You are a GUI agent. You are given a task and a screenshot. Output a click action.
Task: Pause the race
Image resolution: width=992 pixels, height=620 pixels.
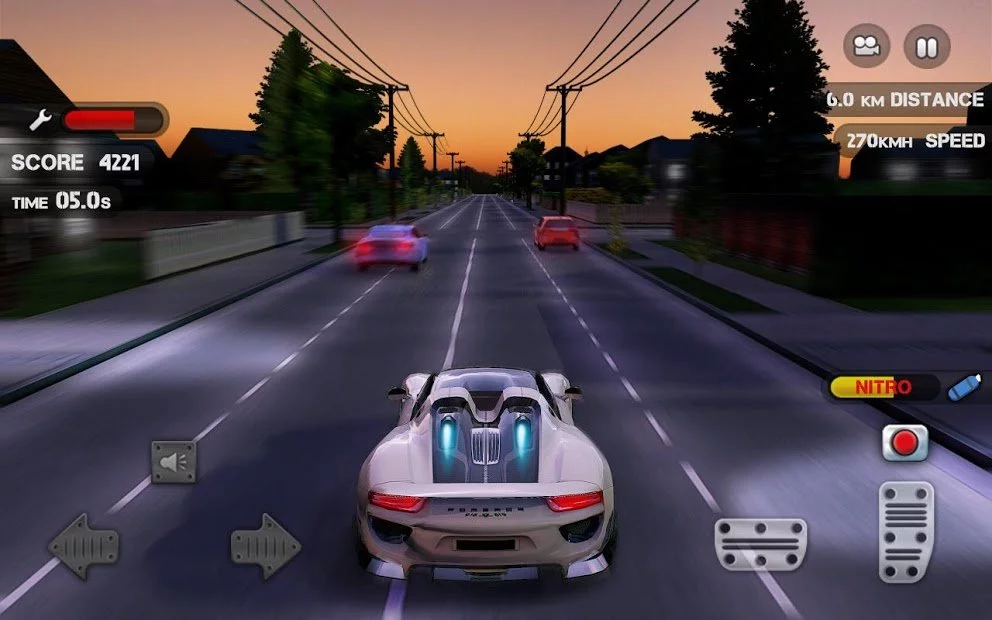tap(926, 46)
